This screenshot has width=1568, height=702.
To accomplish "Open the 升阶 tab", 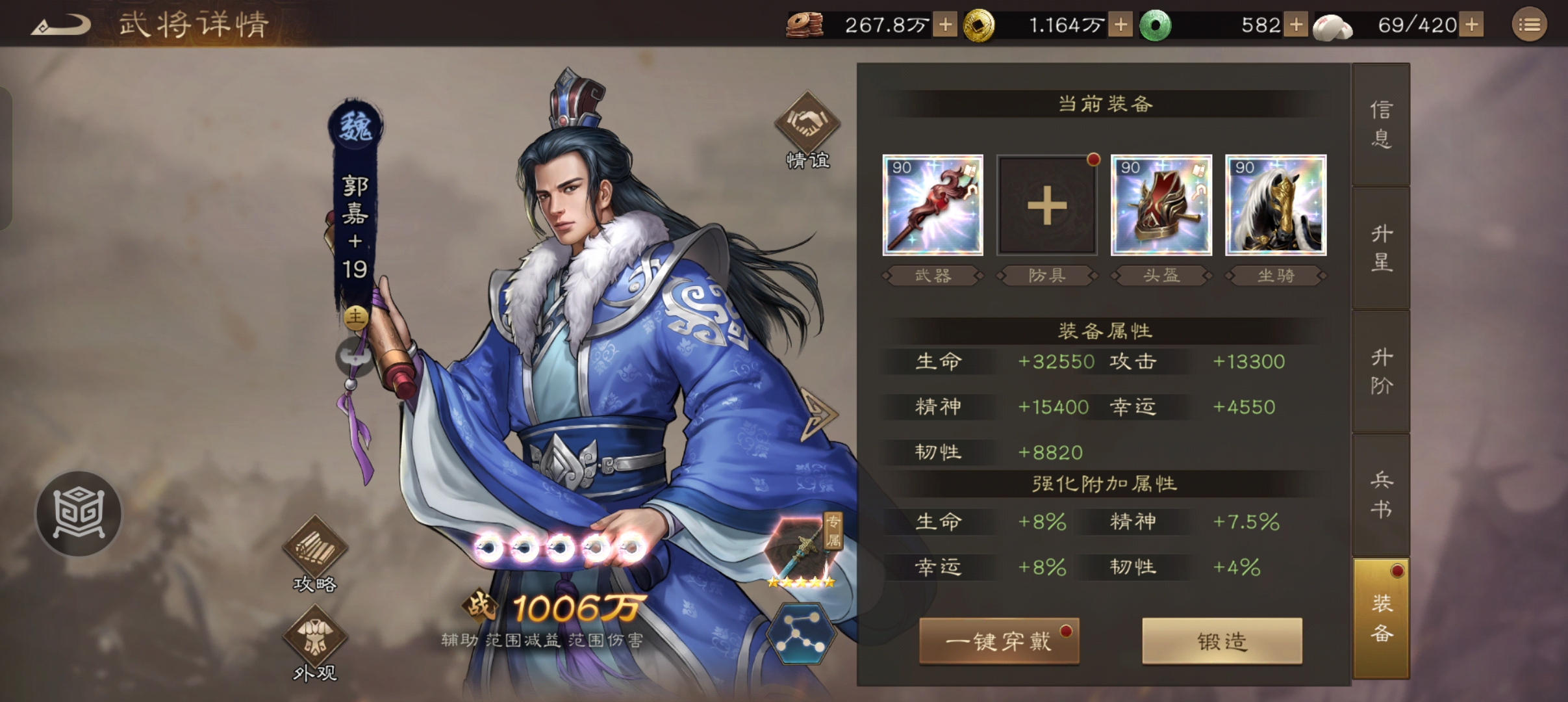I will (1381, 370).
